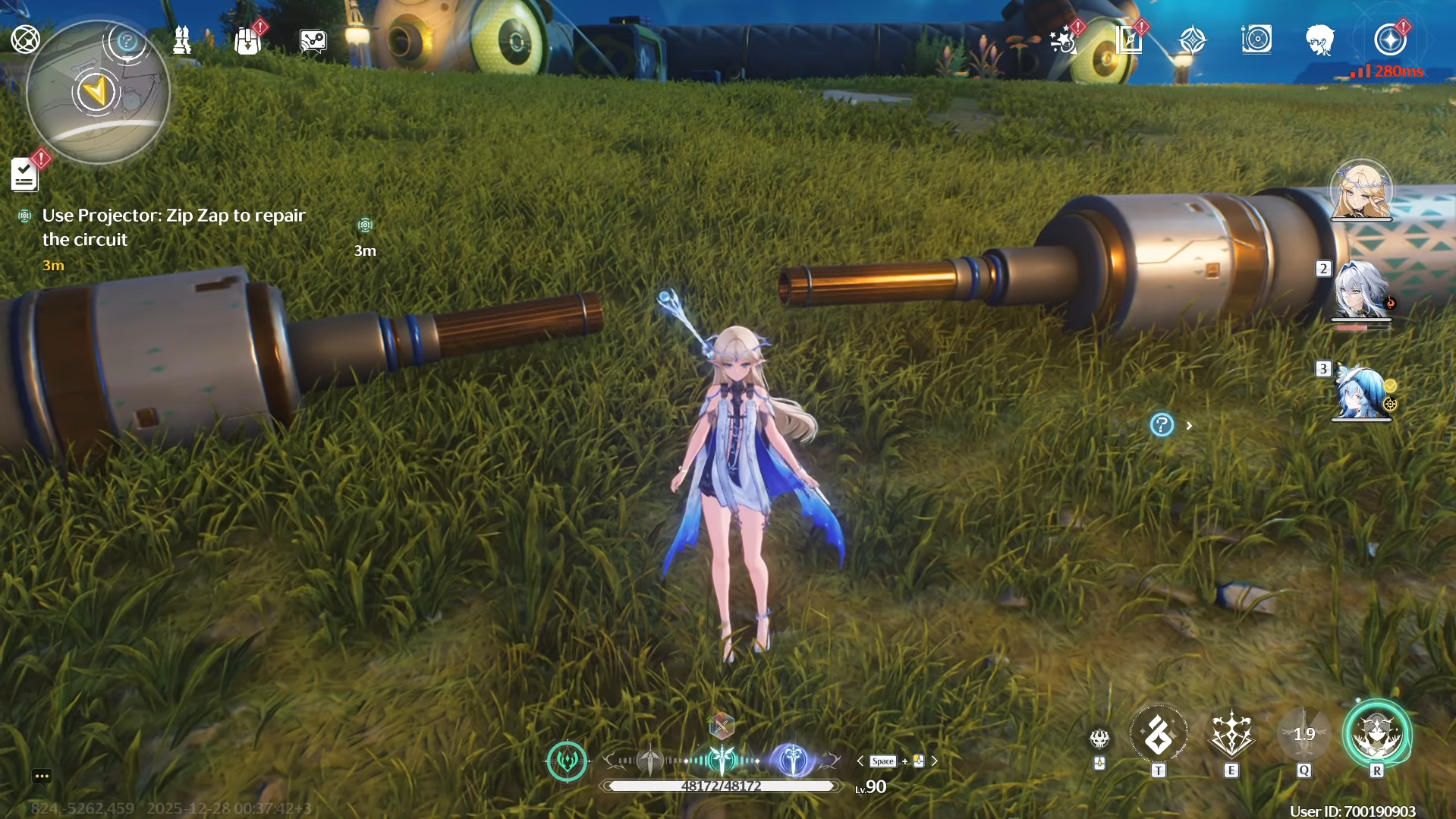Click the picture frame icon beside backpack

(x=313, y=41)
